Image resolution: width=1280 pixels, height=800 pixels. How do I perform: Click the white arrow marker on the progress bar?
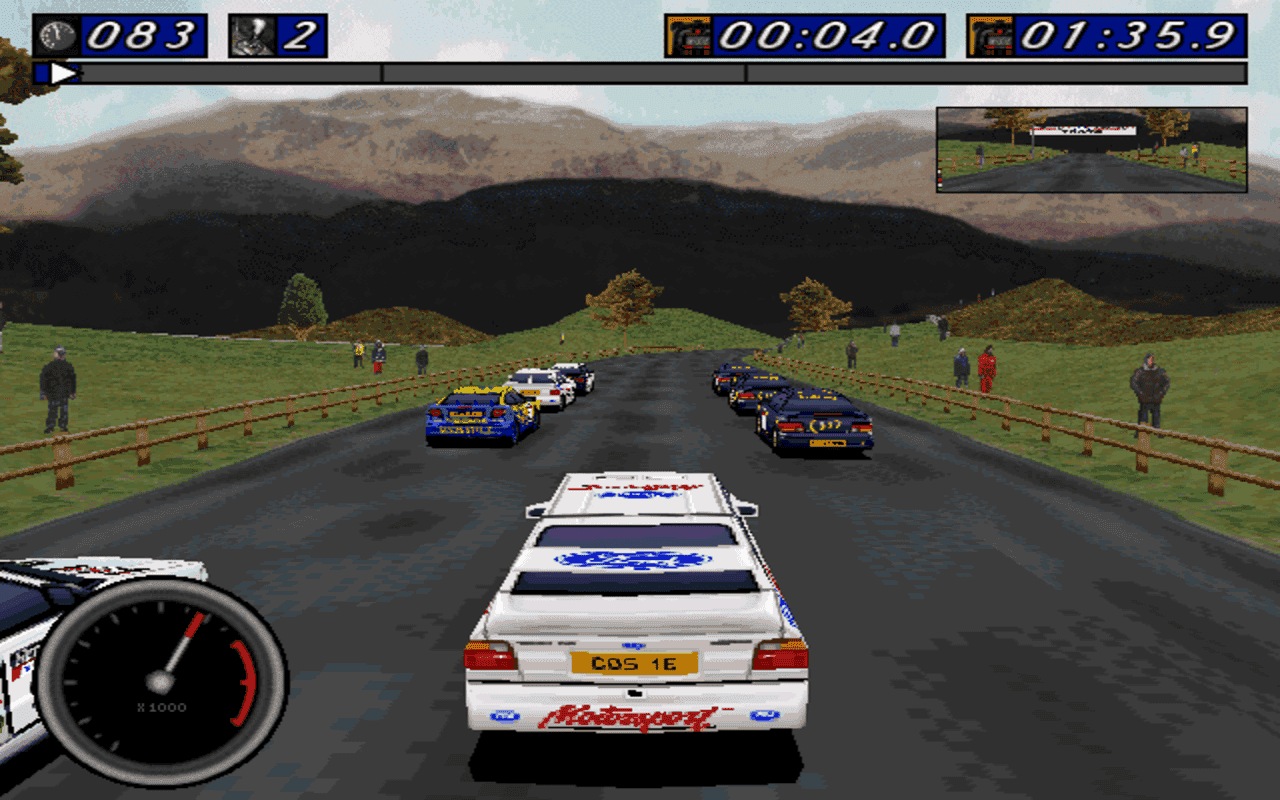pyautogui.click(x=63, y=71)
